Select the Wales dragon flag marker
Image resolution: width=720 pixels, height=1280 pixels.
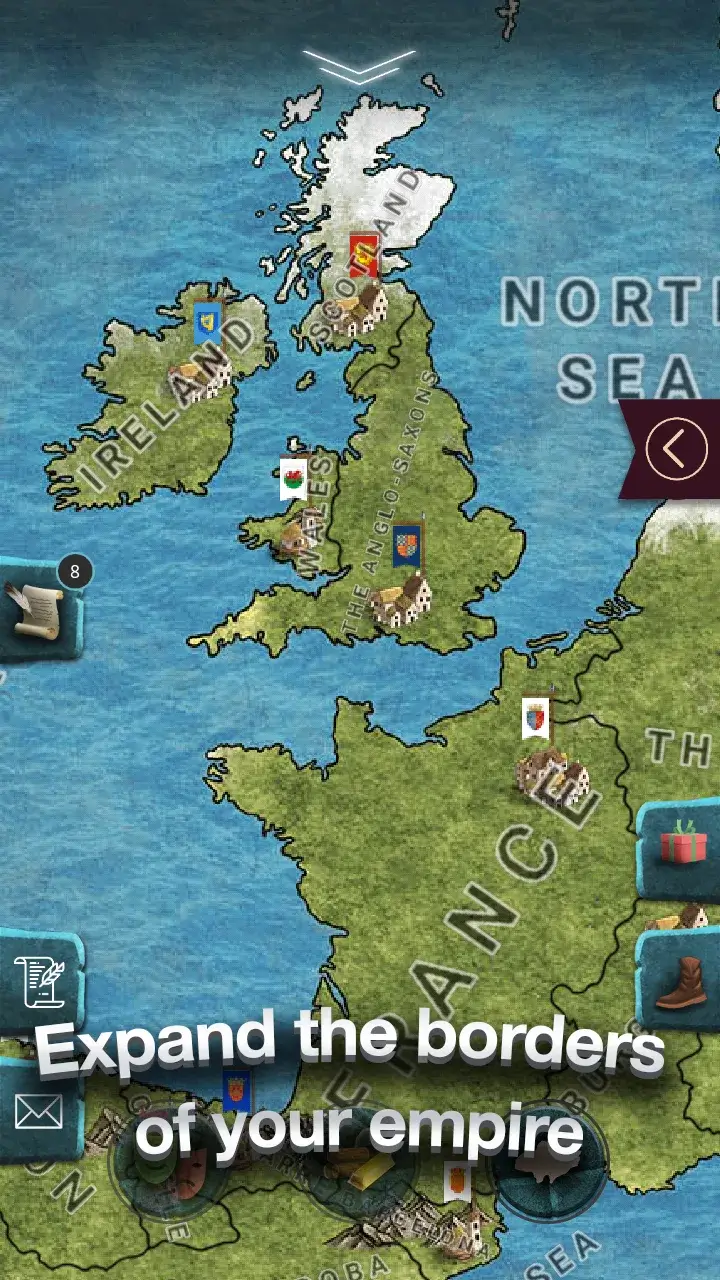pos(293,477)
